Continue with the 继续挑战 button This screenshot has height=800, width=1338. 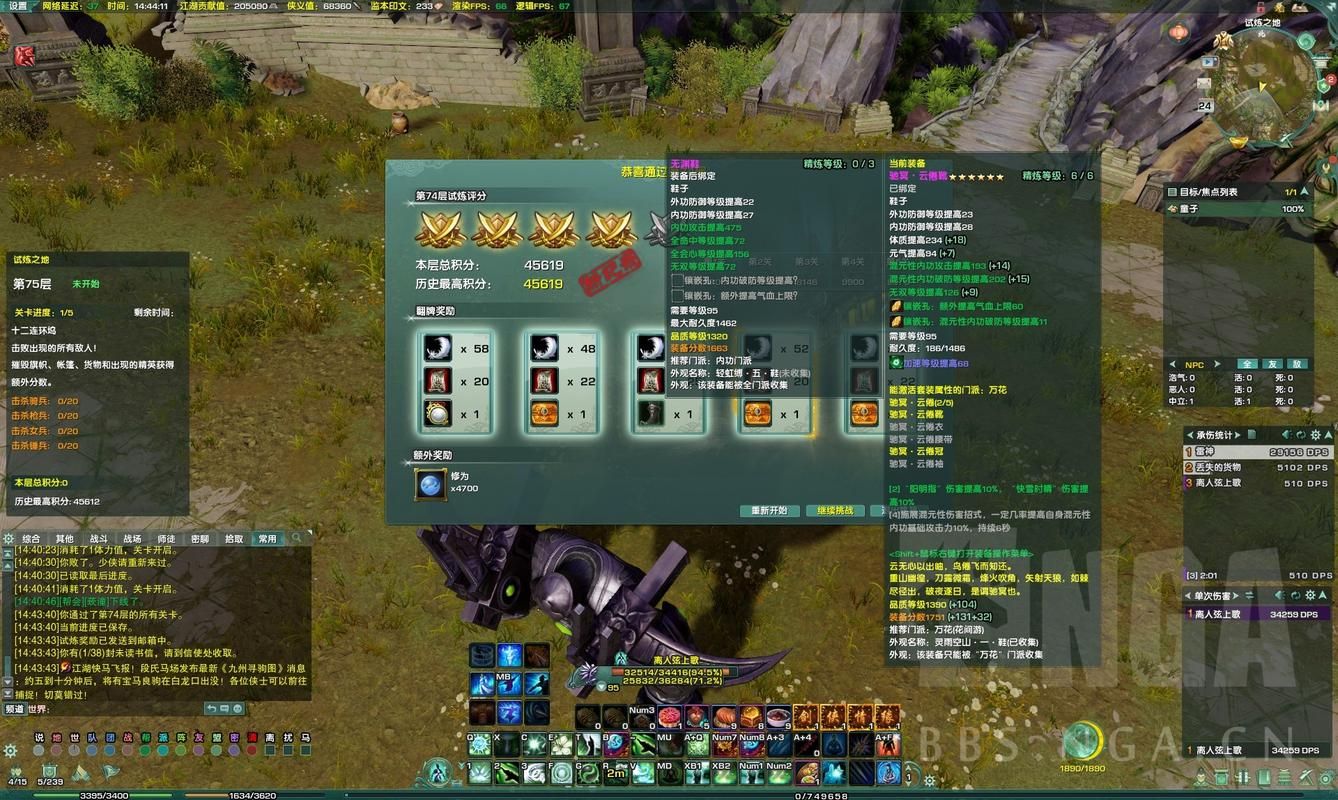click(835, 511)
